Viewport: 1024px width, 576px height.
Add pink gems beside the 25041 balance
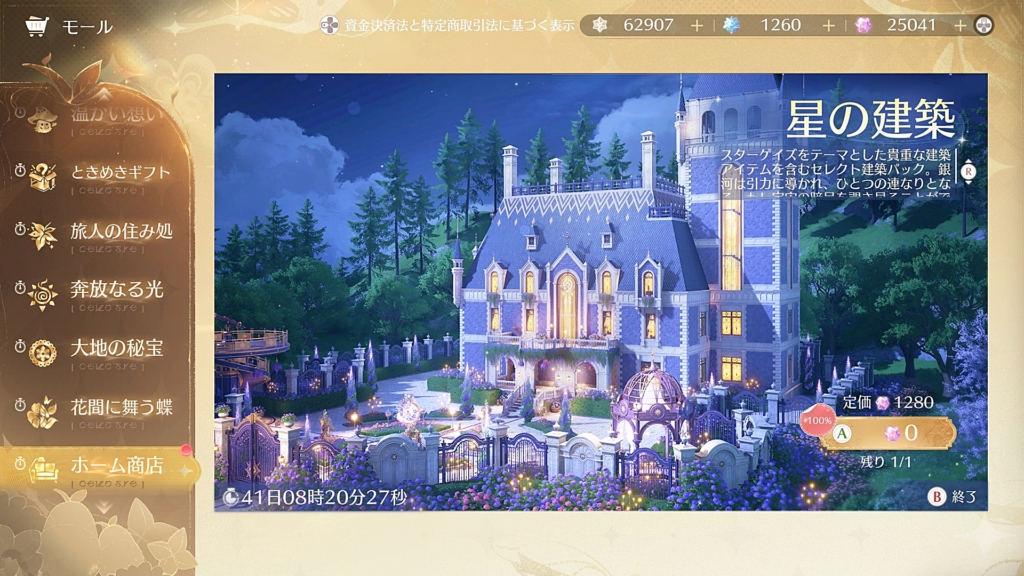(x=960, y=25)
